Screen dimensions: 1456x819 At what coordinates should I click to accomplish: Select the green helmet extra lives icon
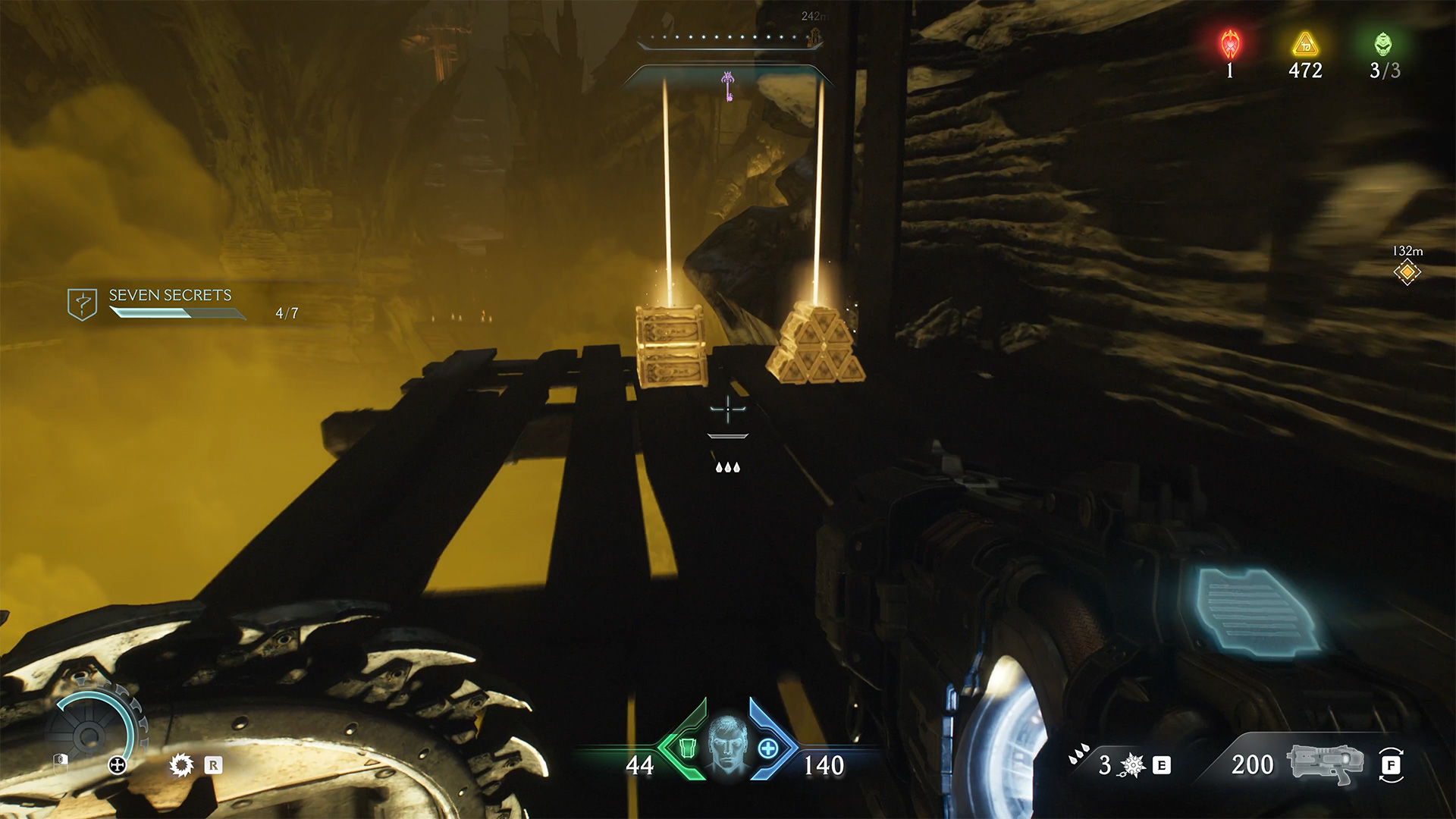pyautogui.click(x=1383, y=45)
